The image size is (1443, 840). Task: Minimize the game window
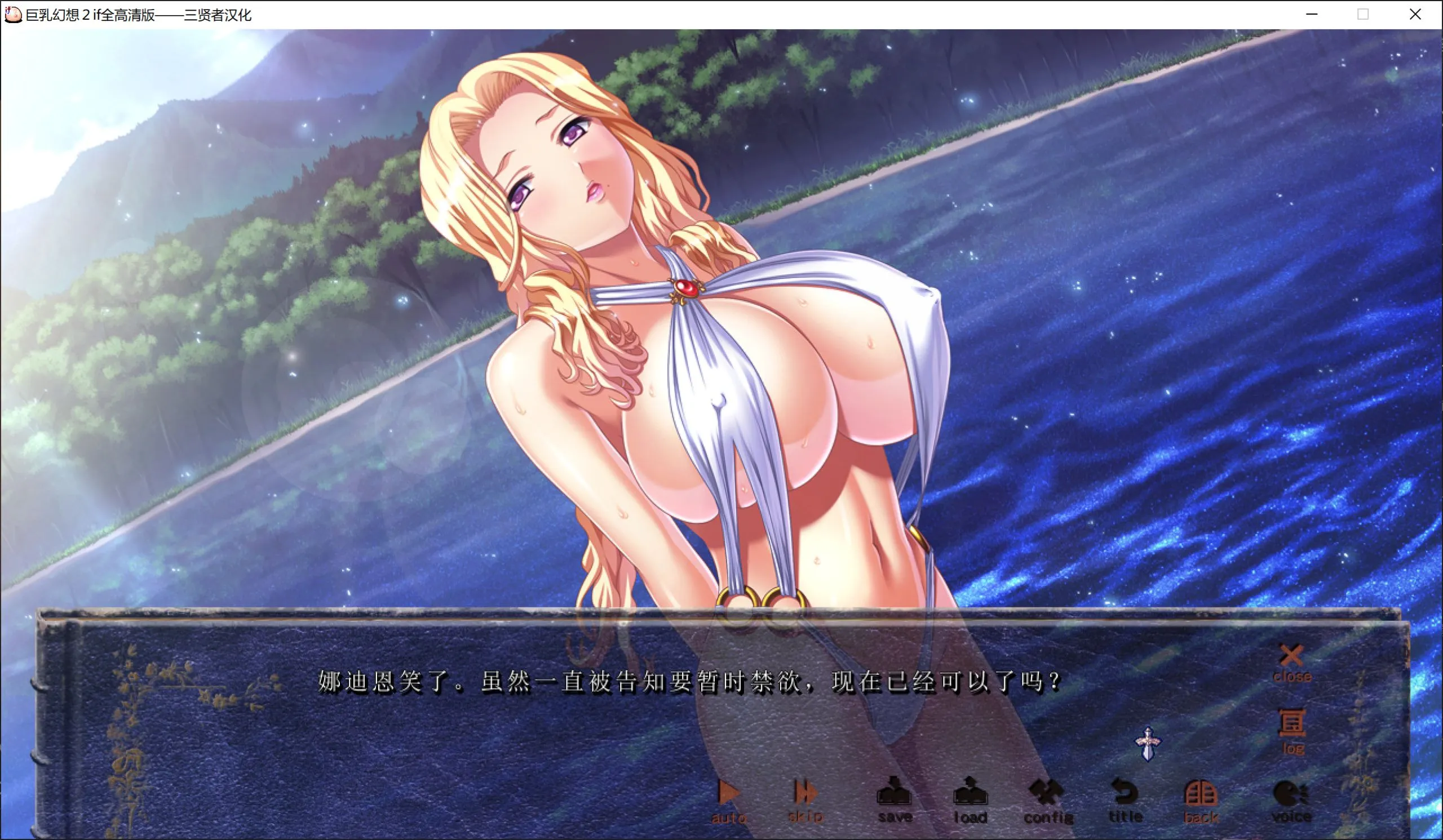1311,14
